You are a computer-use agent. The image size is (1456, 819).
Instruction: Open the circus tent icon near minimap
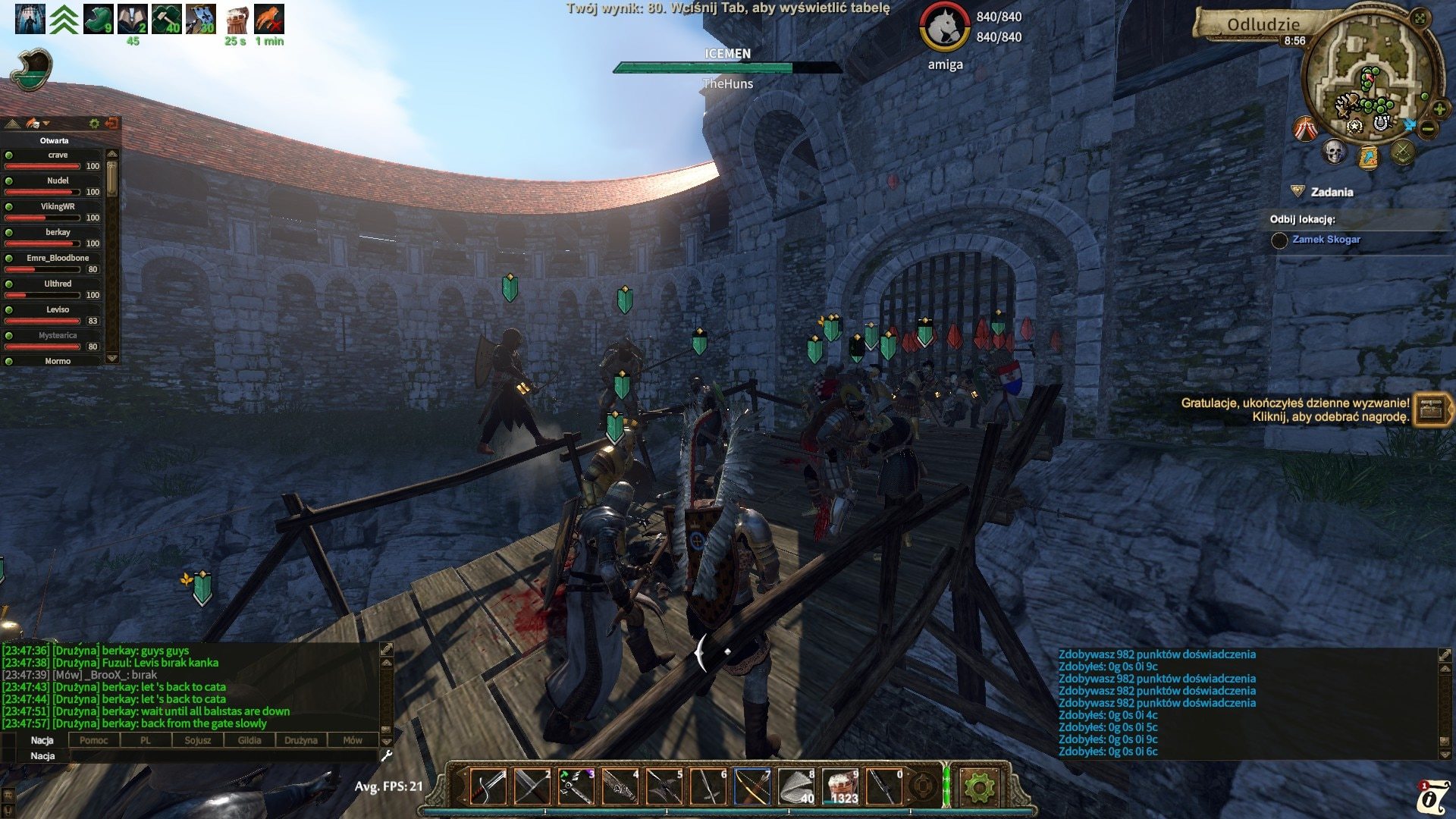click(x=1305, y=129)
